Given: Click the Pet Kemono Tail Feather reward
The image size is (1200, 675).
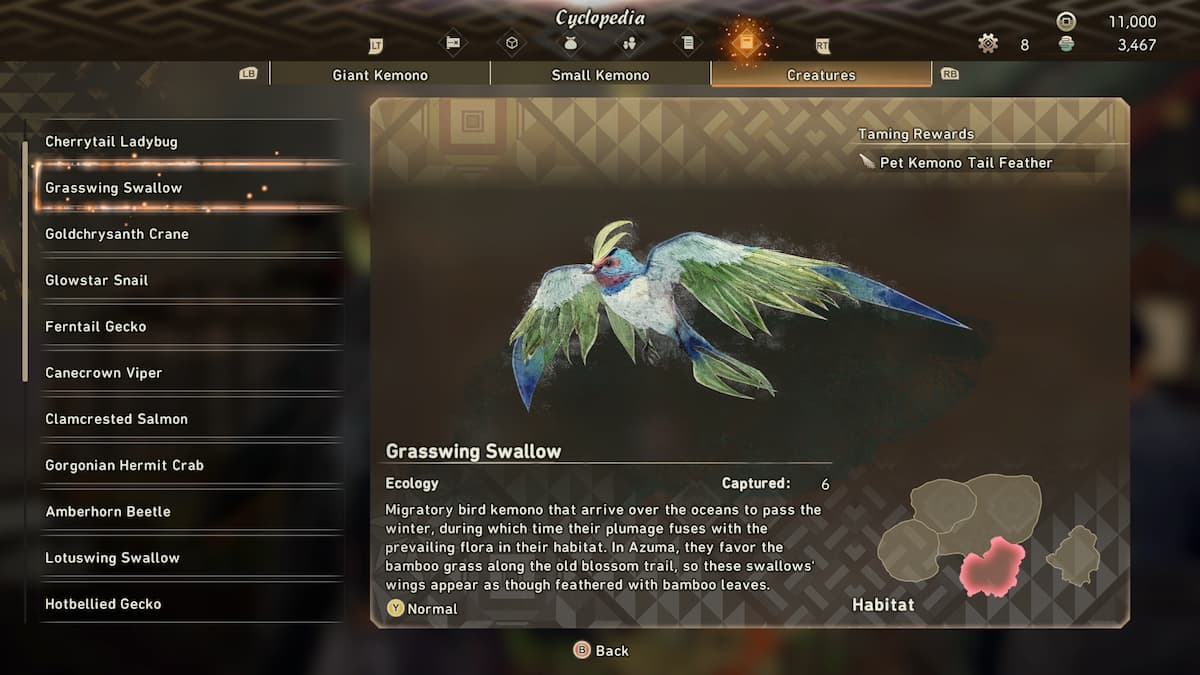Looking at the screenshot, I should coord(965,163).
